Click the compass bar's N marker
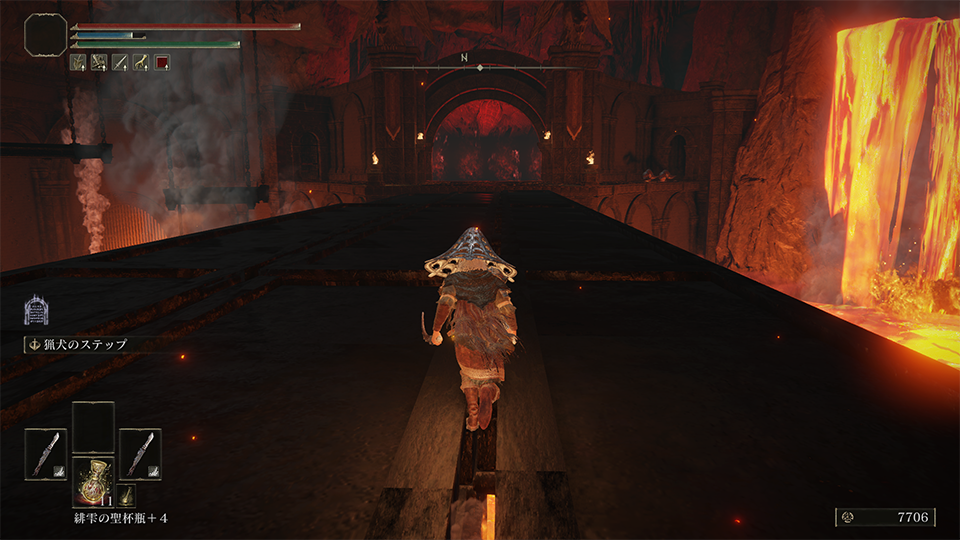This screenshot has width=960, height=540. [x=465, y=58]
